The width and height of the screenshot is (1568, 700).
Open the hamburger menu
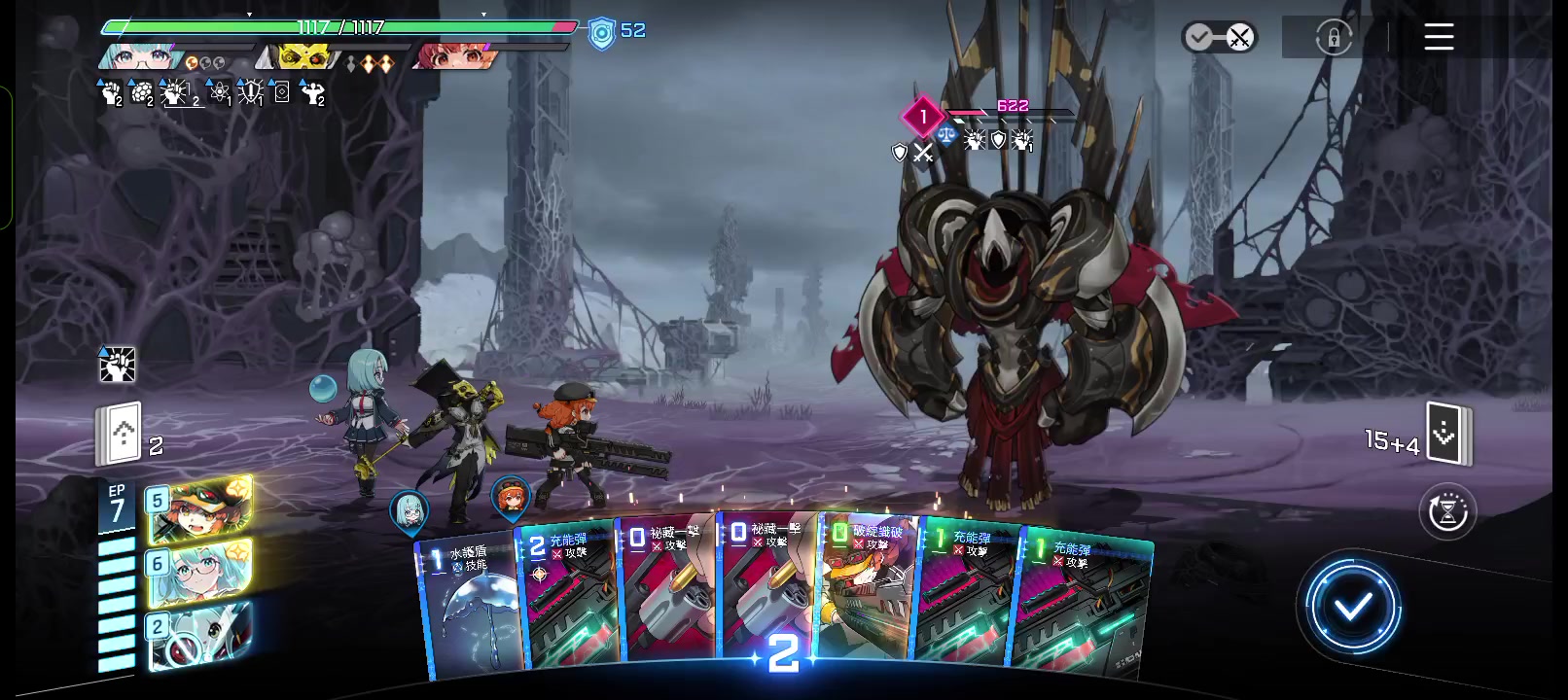(x=1439, y=37)
